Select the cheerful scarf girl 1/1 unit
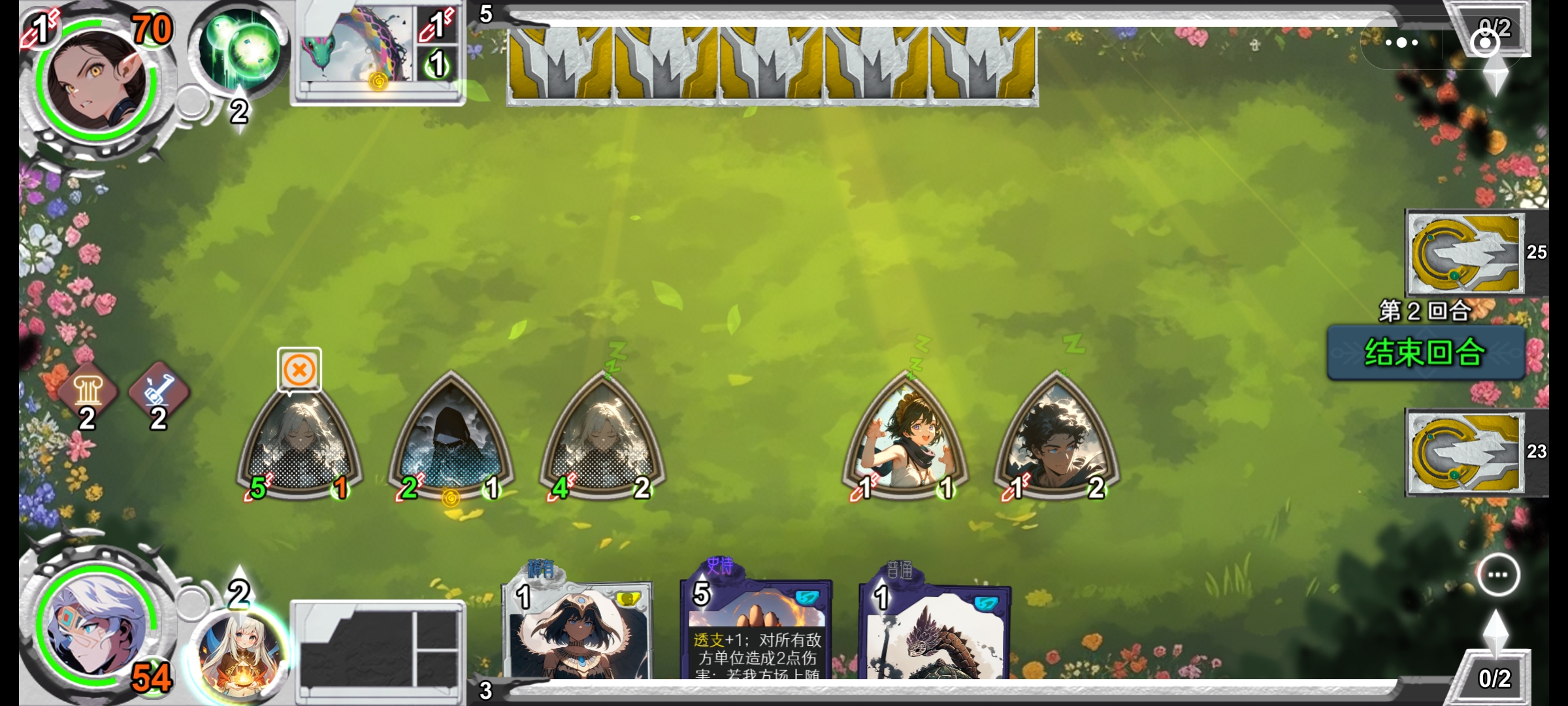The image size is (1568, 706). [x=906, y=439]
